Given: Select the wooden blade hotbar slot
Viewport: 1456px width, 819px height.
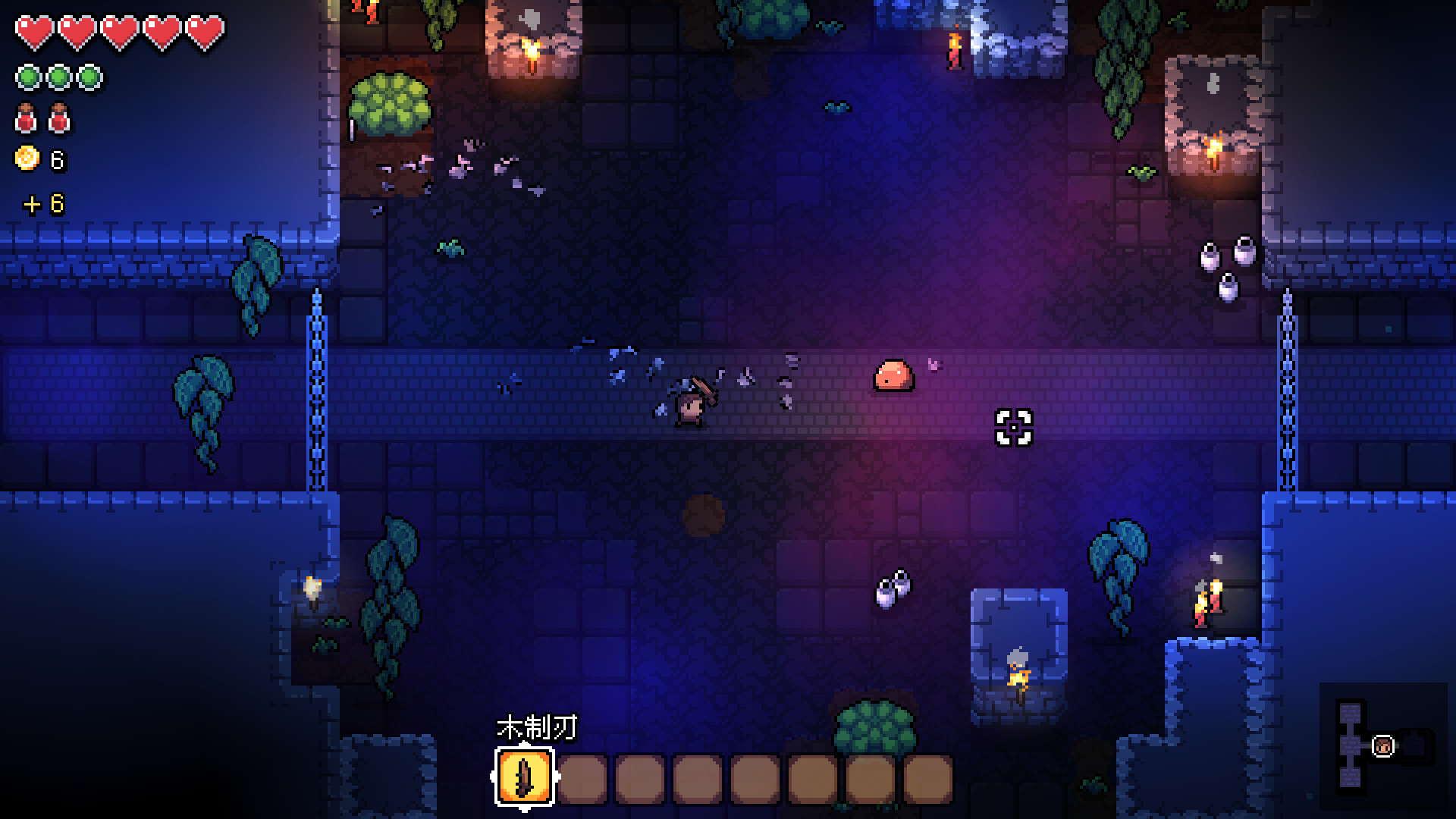Looking at the screenshot, I should (x=525, y=777).
